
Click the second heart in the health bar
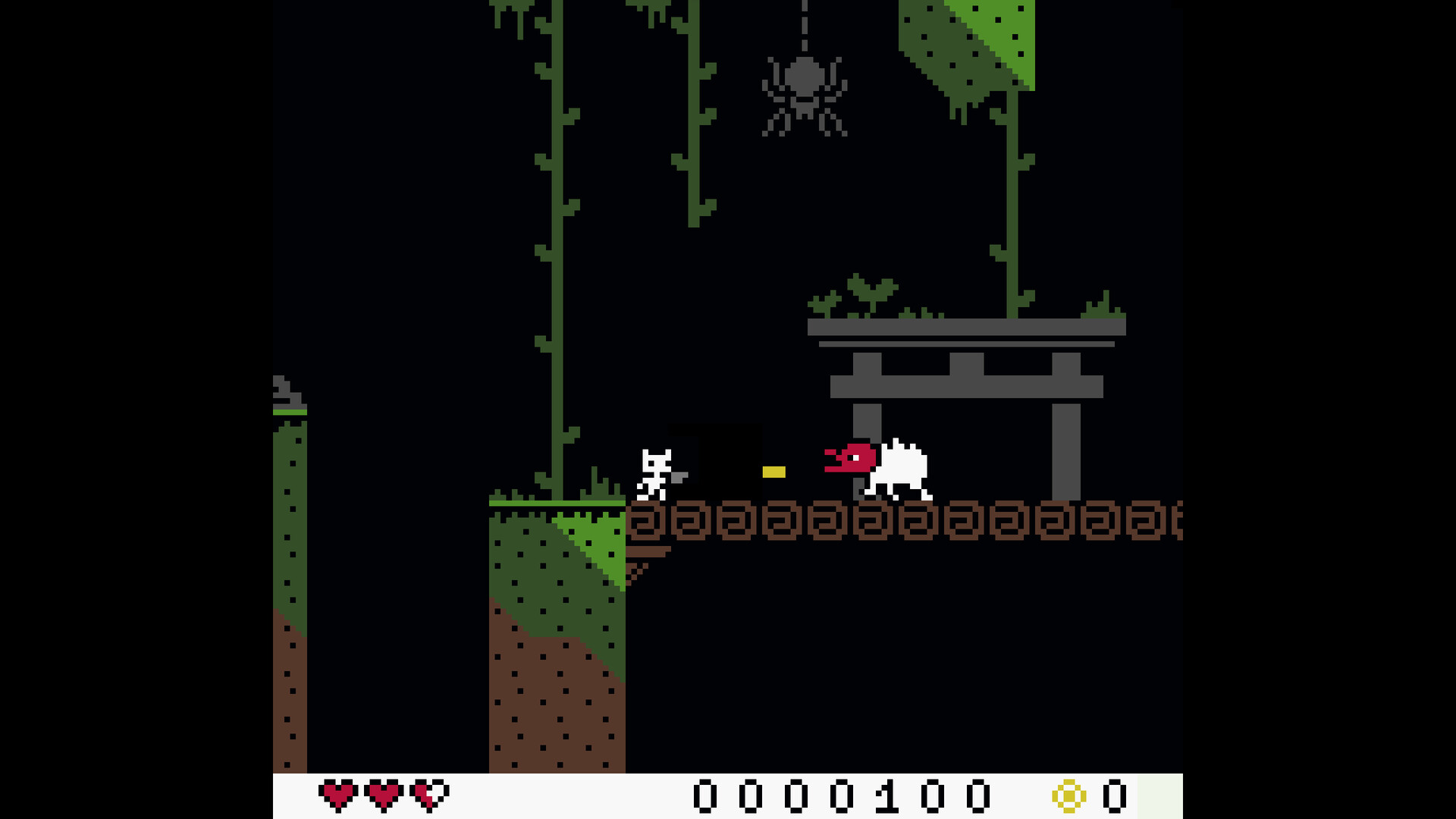click(383, 793)
